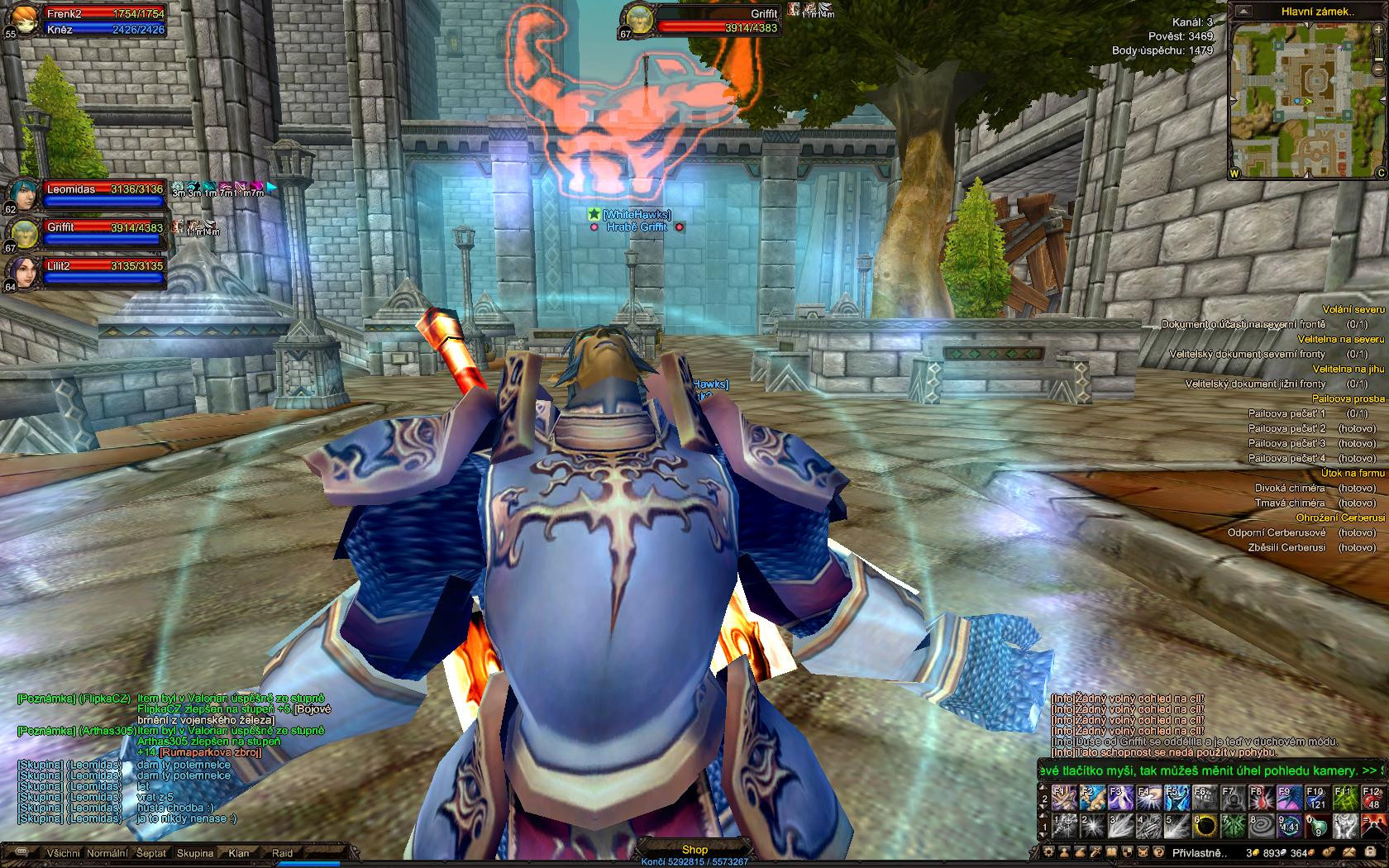1389x868 pixels.
Task: Open the Klan chat tab
Action: (239, 853)
